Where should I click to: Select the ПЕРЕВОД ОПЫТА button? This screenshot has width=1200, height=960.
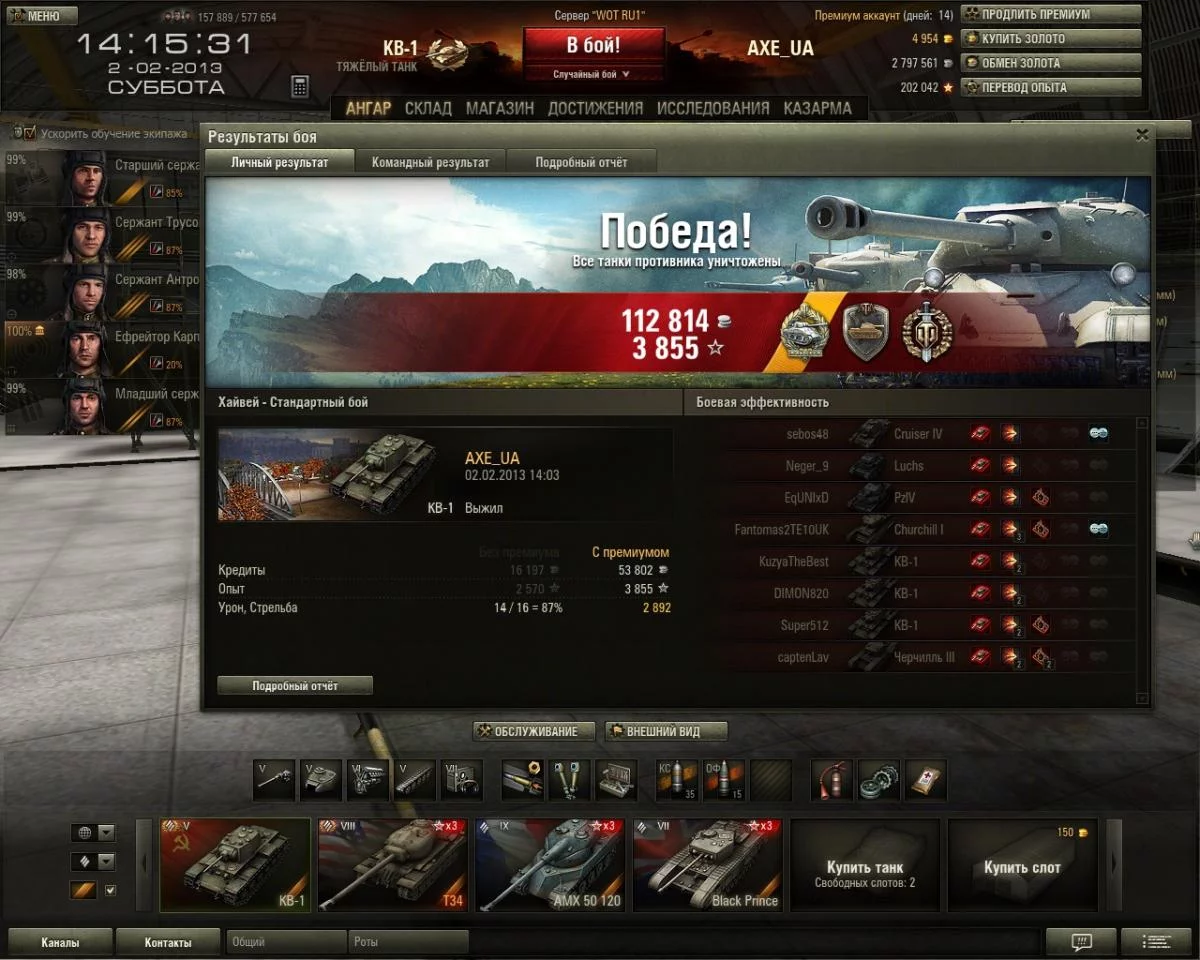pyautogui.click(x=1050, y=87)
